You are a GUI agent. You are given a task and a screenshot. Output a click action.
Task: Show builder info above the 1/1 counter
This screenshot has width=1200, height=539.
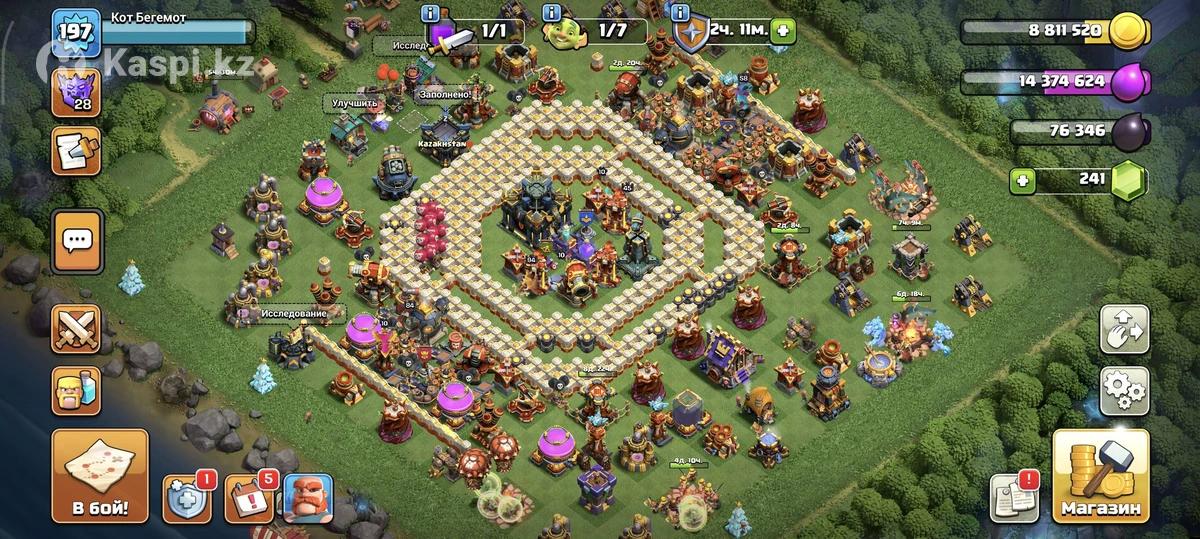point(431,13)
